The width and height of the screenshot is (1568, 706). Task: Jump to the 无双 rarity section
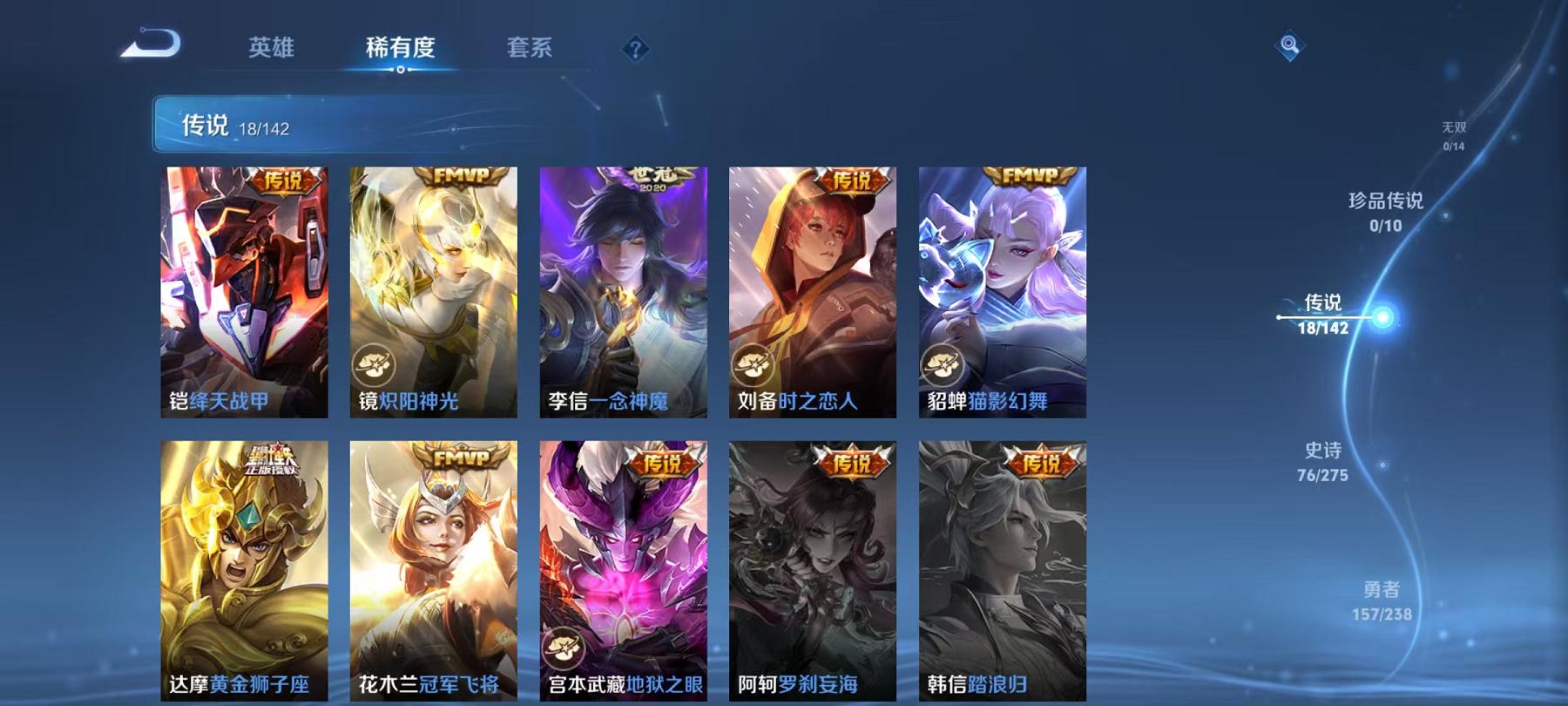[x=1453, y=132]
